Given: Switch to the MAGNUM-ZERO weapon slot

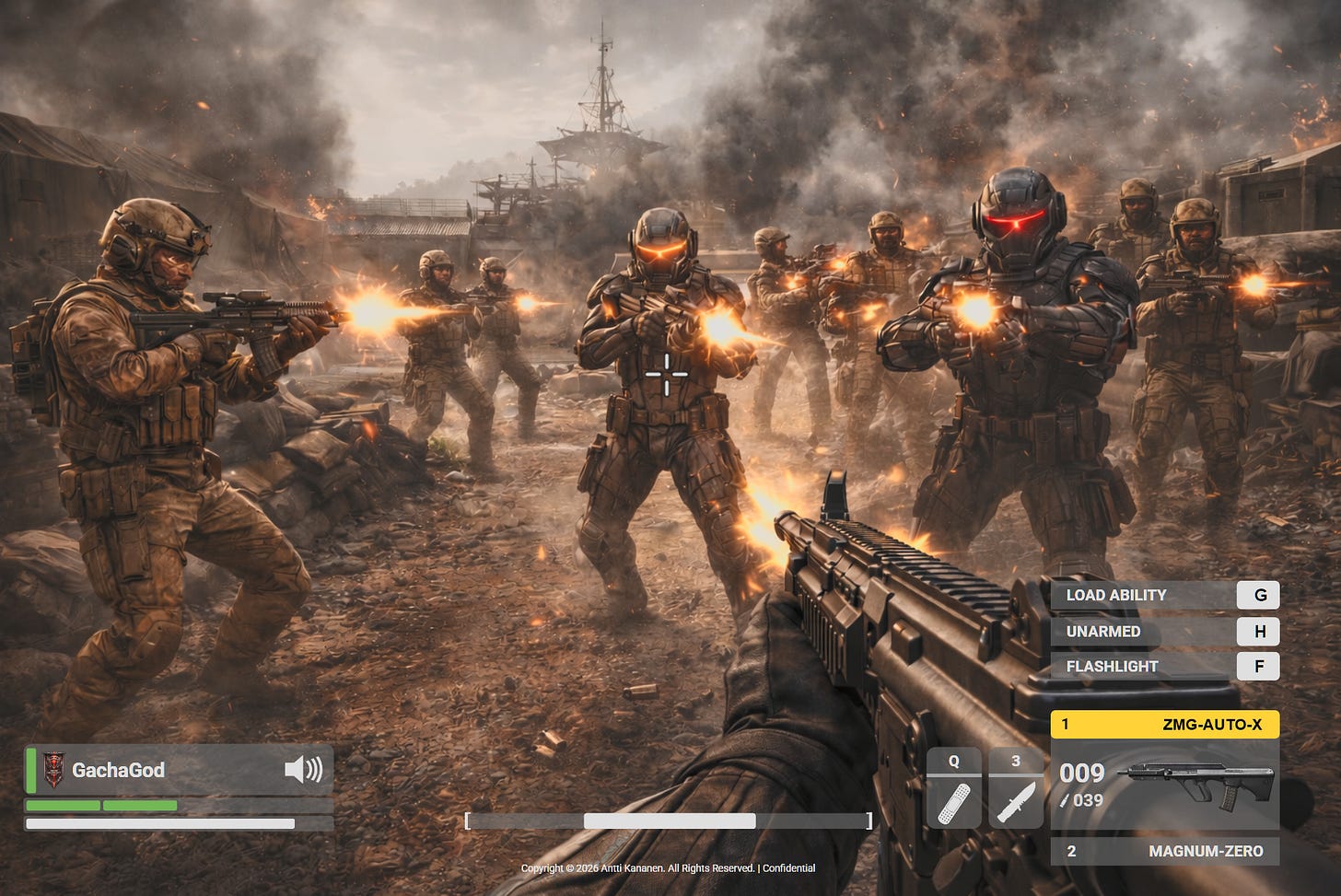Looking at the screenshot, I should pyautogui.click(x=1164, y=851).
